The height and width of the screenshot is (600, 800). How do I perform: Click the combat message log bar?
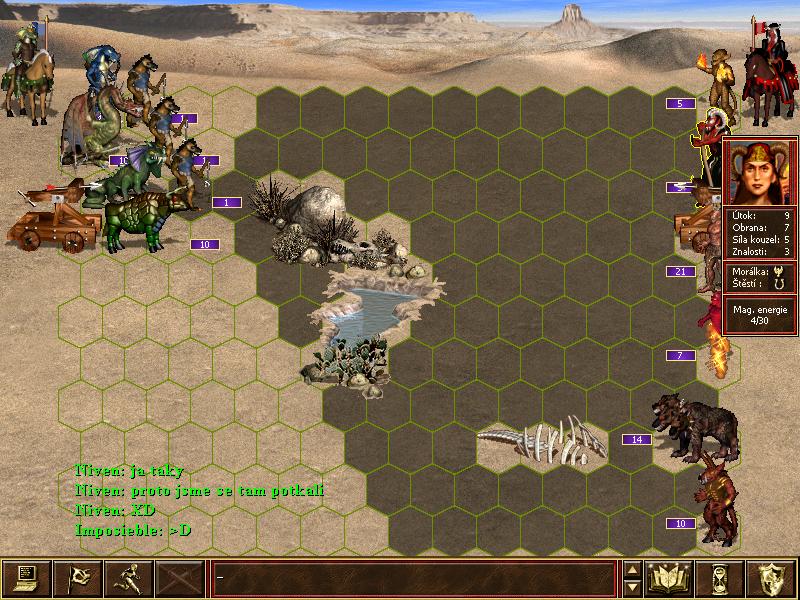pos(414,578)
